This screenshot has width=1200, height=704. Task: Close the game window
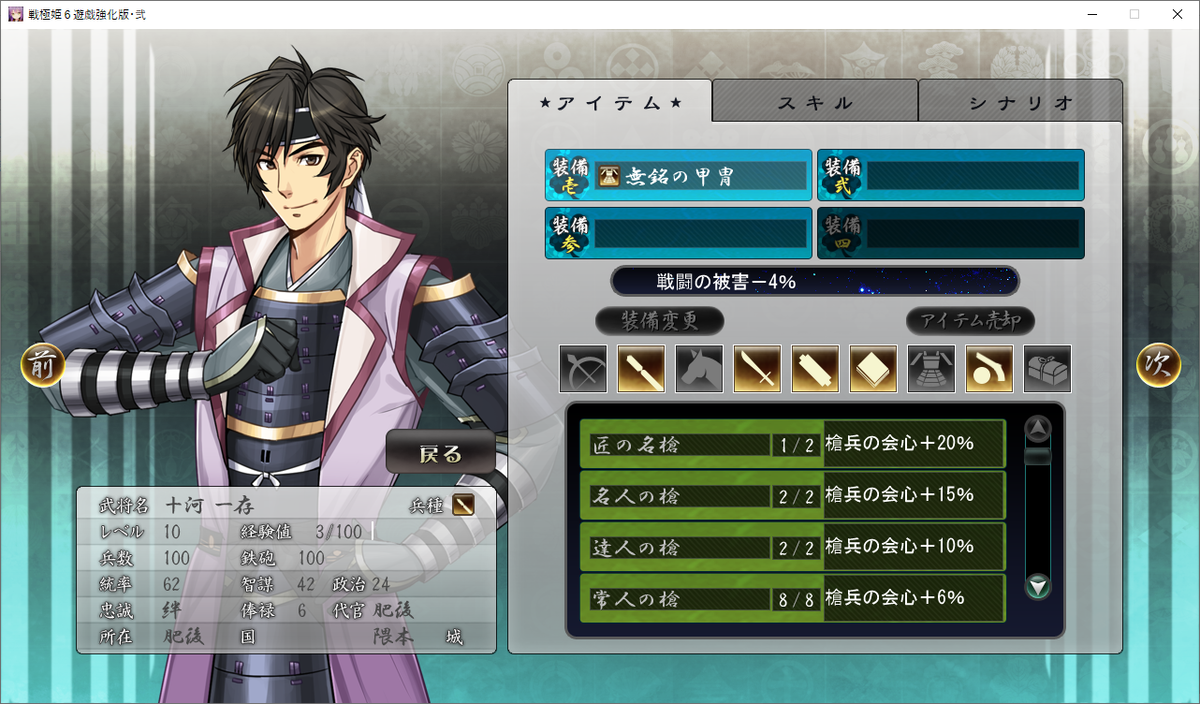[1177, 14]
